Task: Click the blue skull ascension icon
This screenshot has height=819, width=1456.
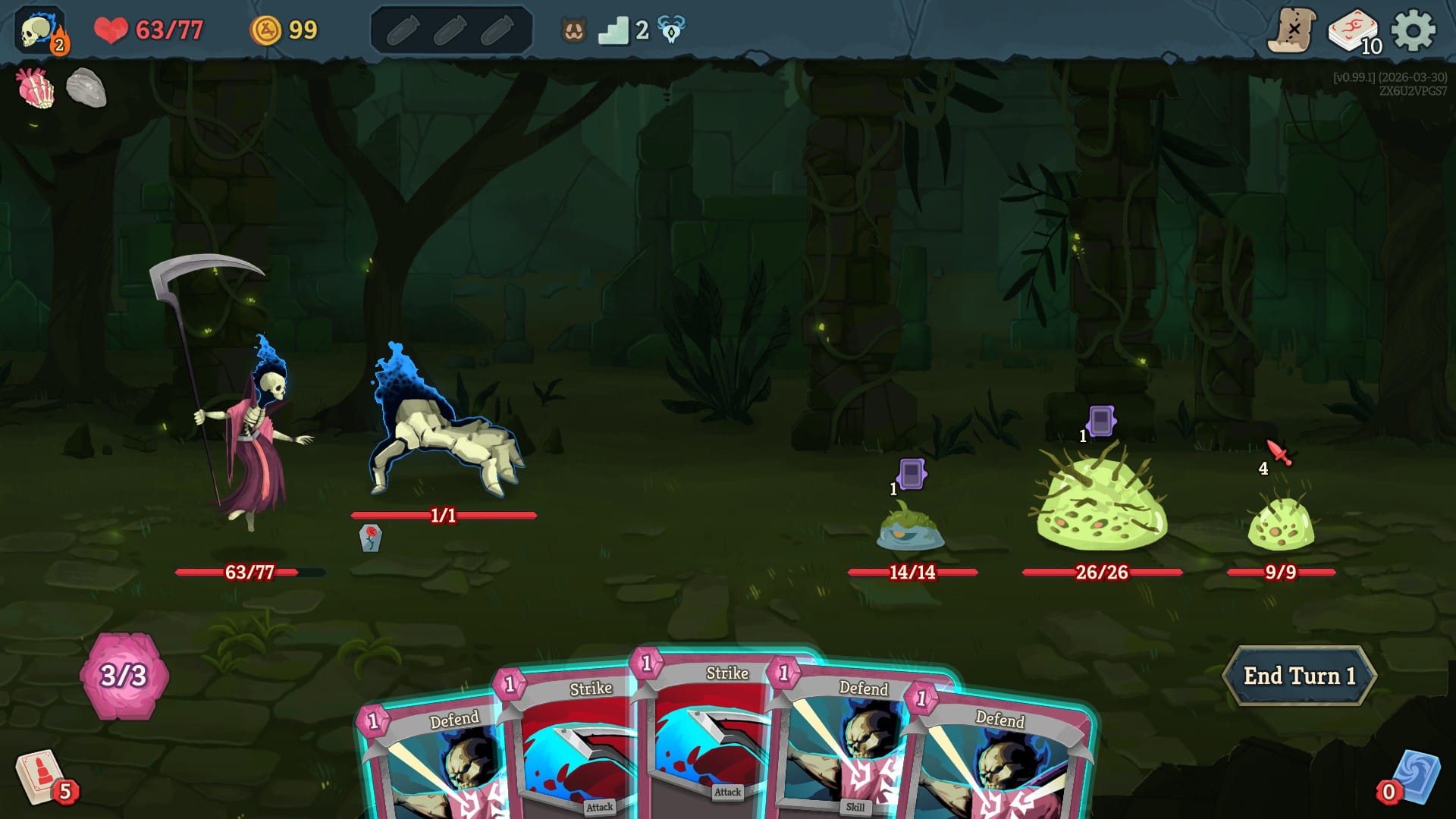Action: tap(670, 29)
